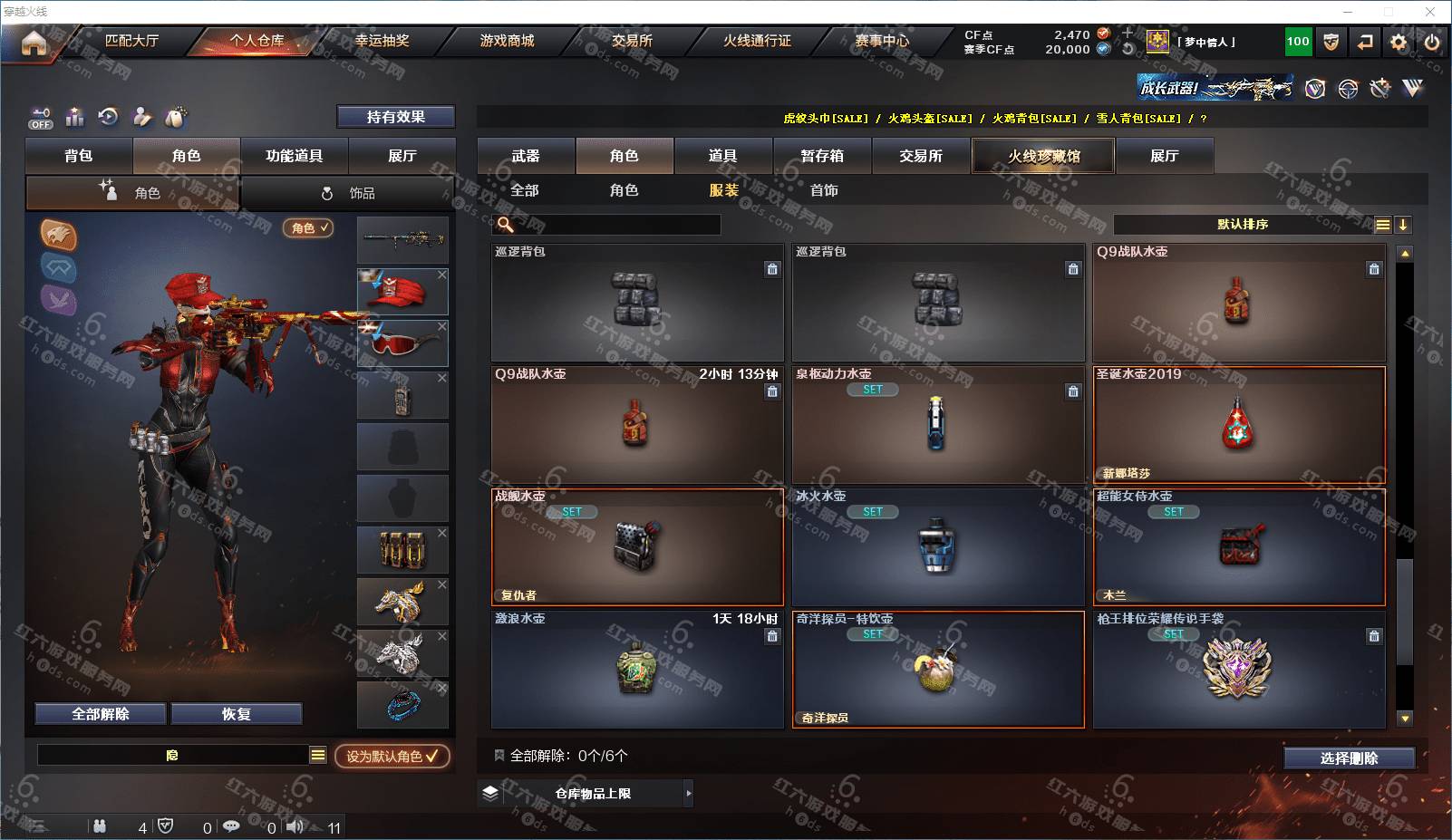The height and width of the screenshot is (840, 1452).
Task: Open the 幸运抽奖 lucky draw page
Action: (x=382, y=41)
